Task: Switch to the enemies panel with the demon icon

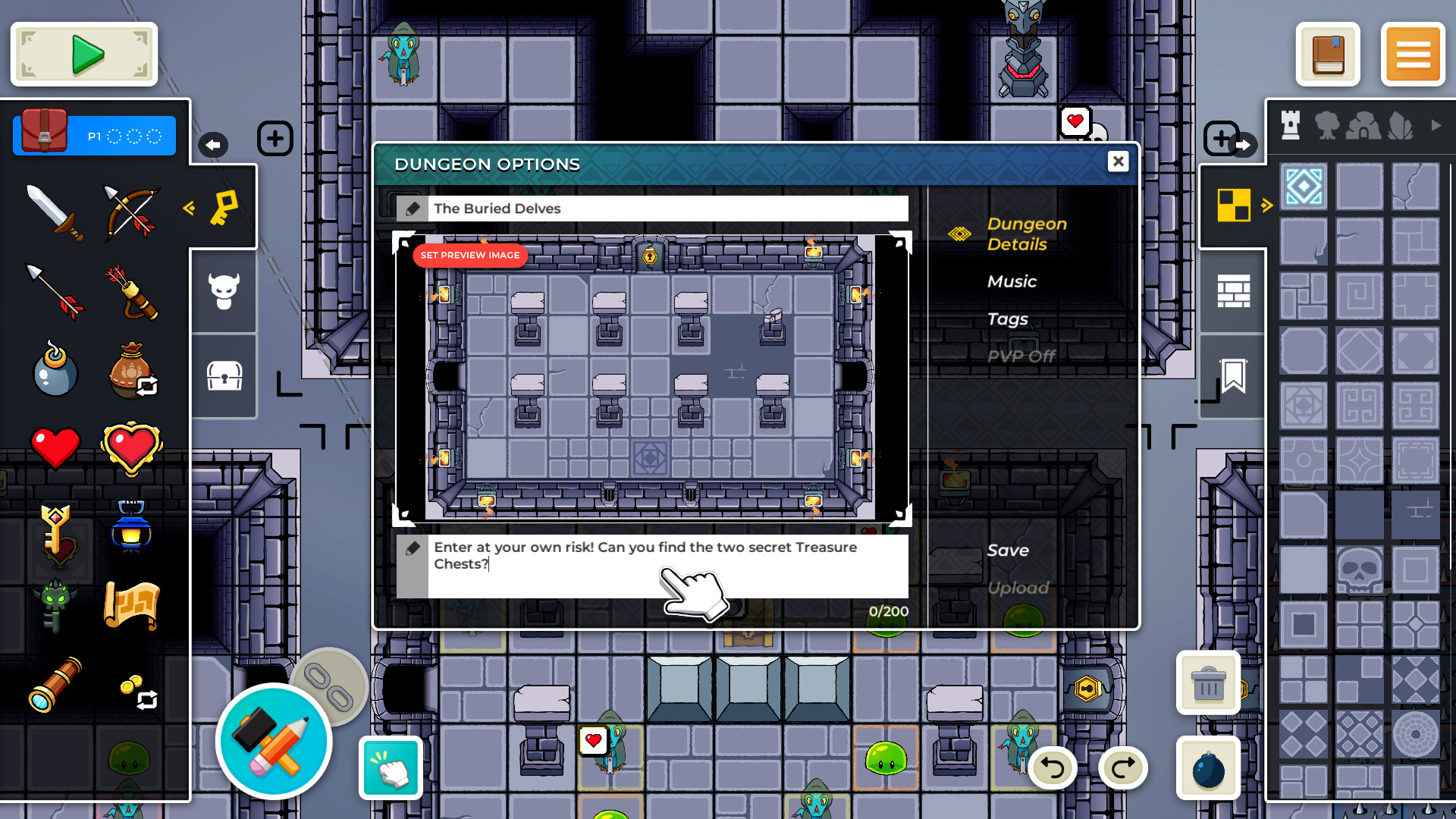Action: click(223, 292)
